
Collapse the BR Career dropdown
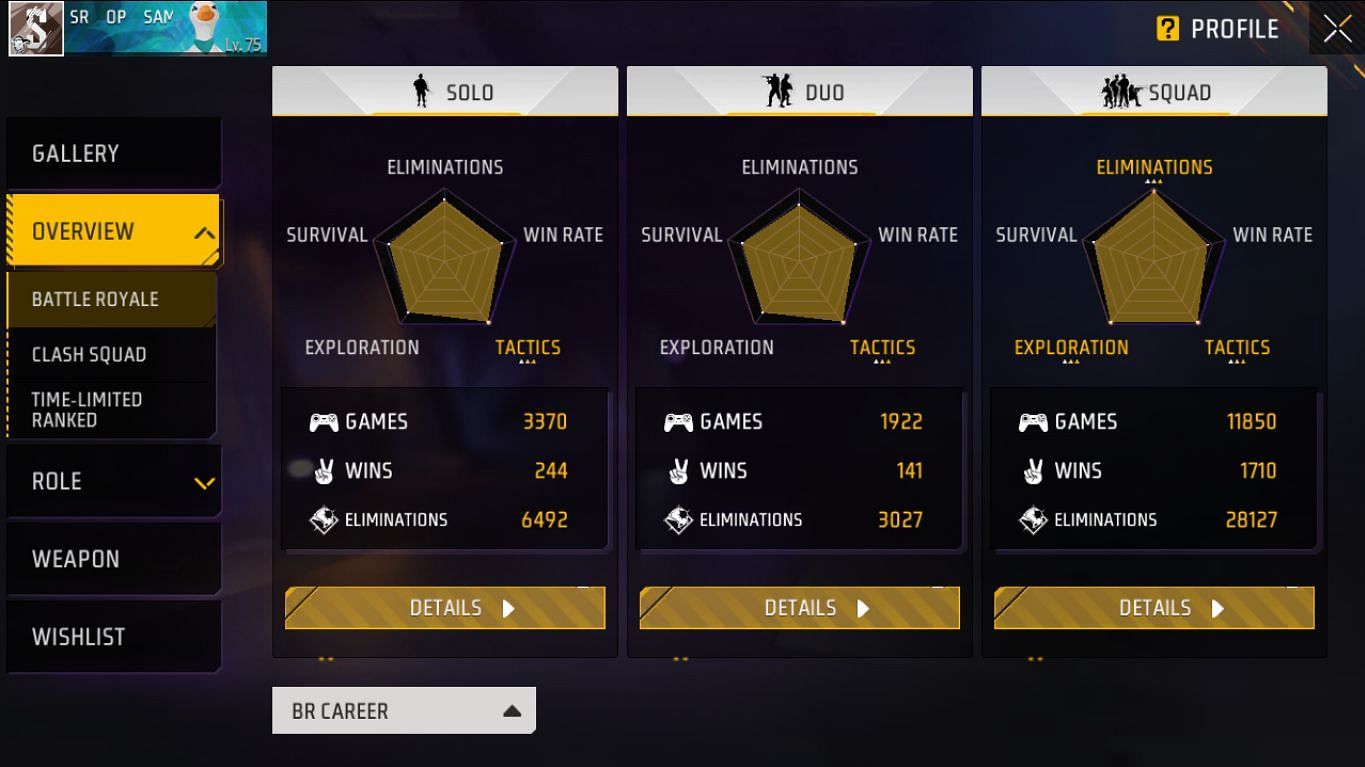pyautogui.click(x=510, y=710)
